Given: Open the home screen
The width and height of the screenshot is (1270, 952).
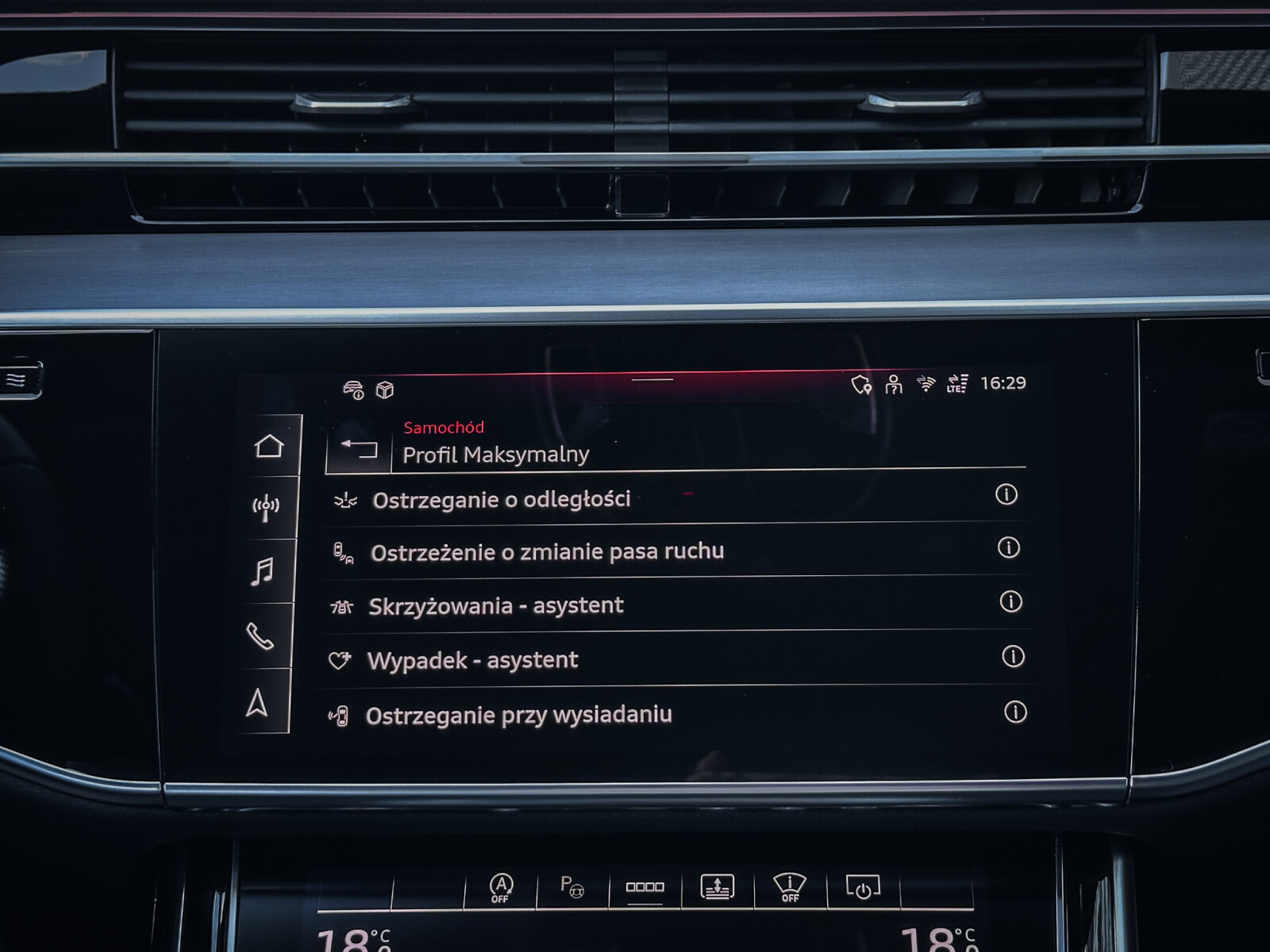Looking at the screenshot, I should (x=269, y=446).
